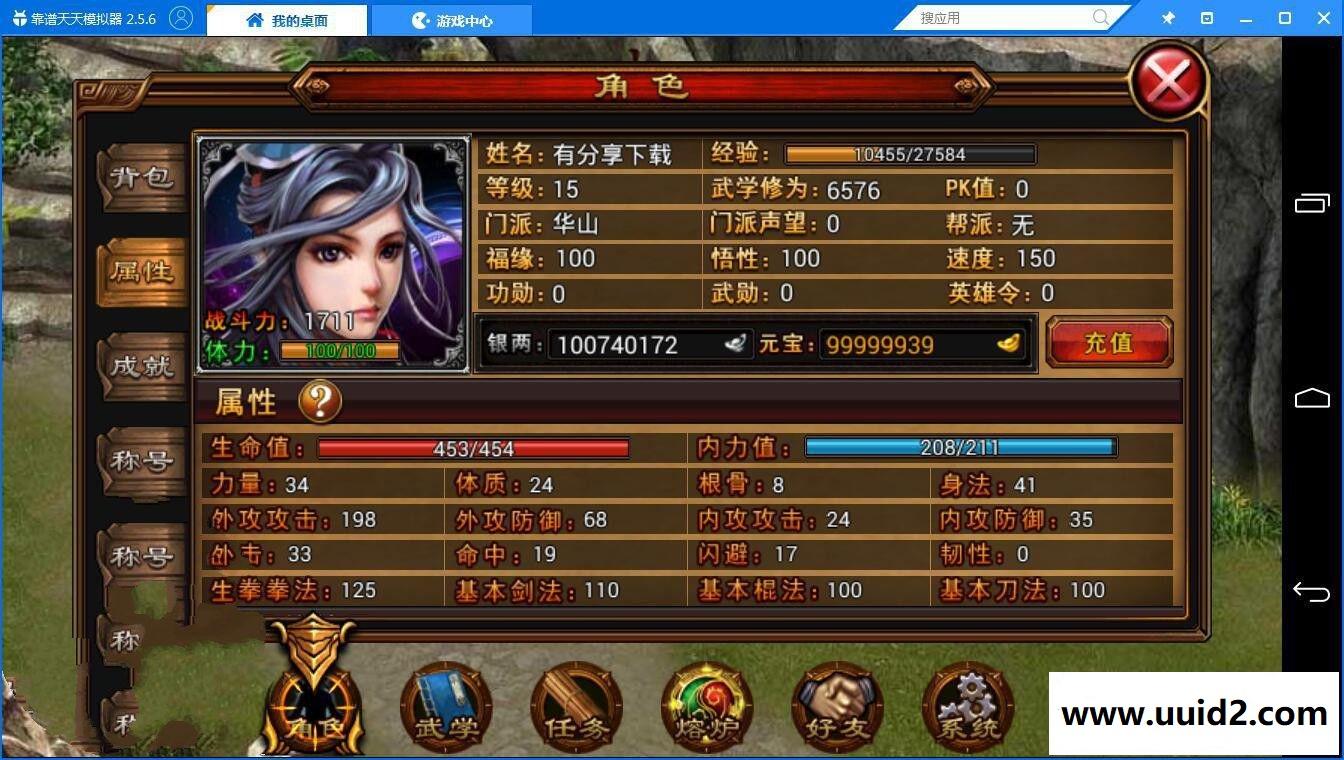1344x760 pixels.
Task: Open the 背包 (backpack) sidebar tab
Action: [140, 177]
